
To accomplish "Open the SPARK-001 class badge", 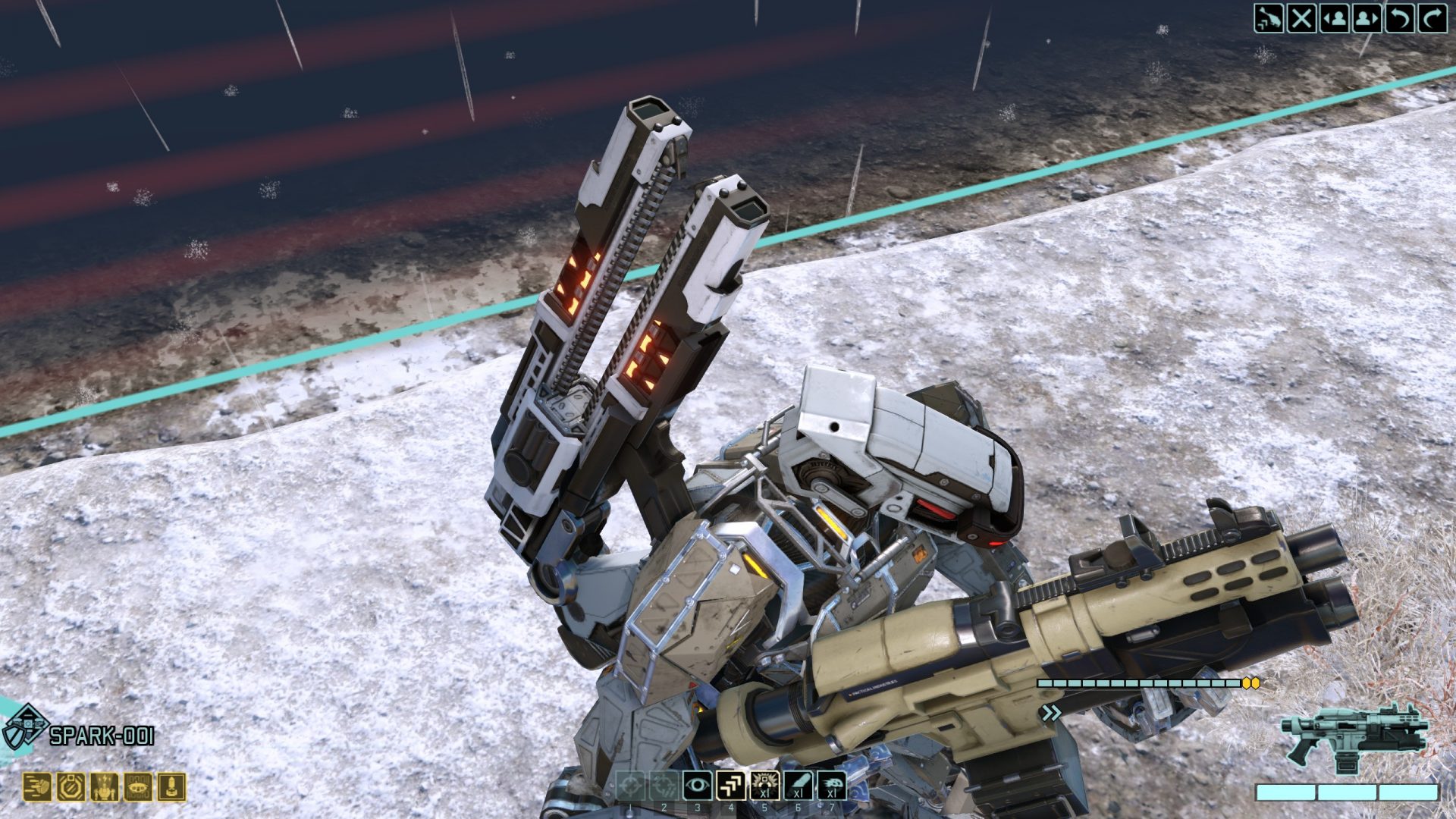I will (x=25, y=728).
